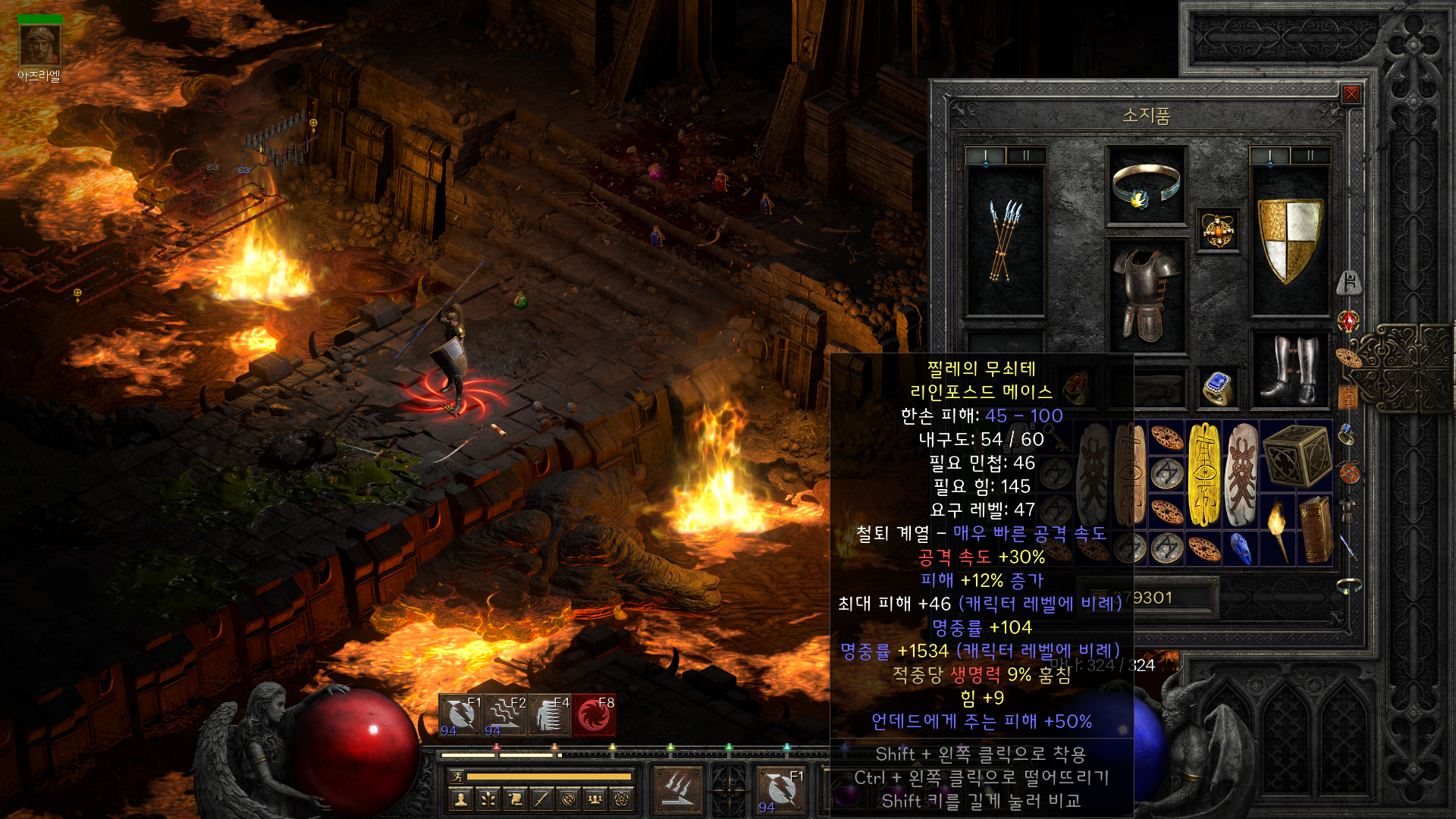
Task: Toggle the run/walk button
Action: click(457, 776)
